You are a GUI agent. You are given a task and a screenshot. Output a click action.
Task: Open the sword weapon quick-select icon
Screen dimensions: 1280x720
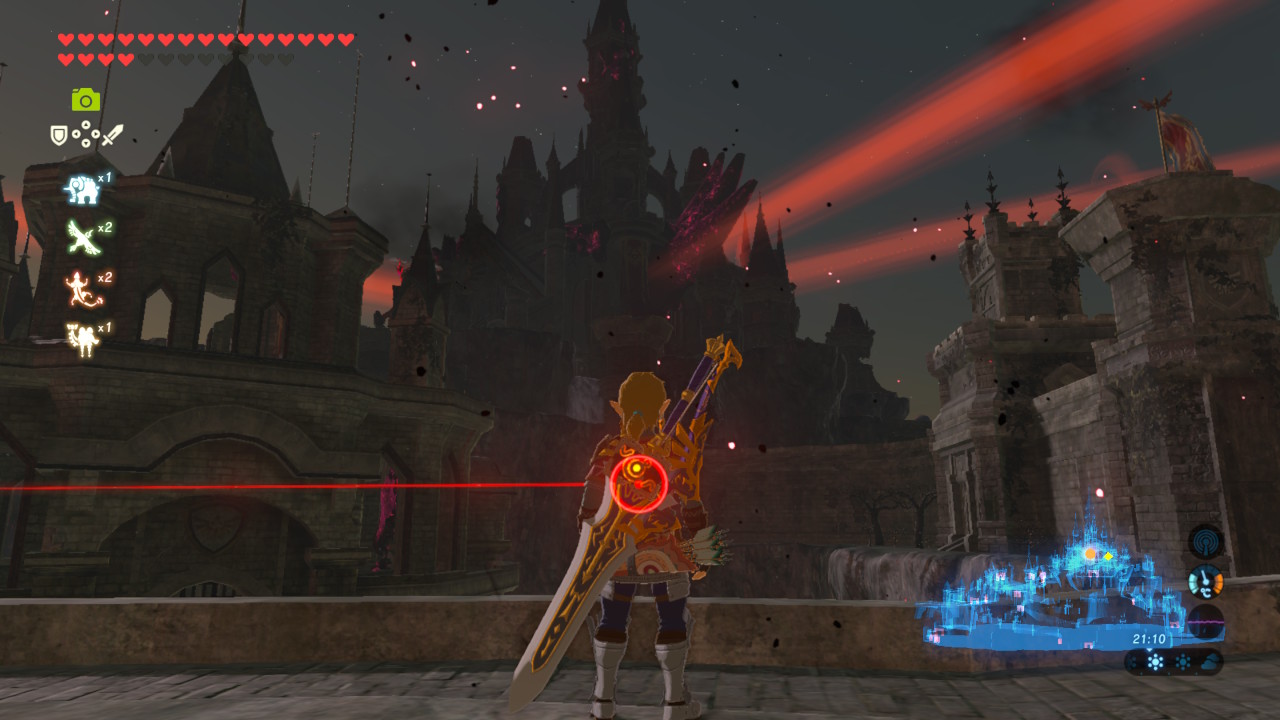tap(112, 134)
